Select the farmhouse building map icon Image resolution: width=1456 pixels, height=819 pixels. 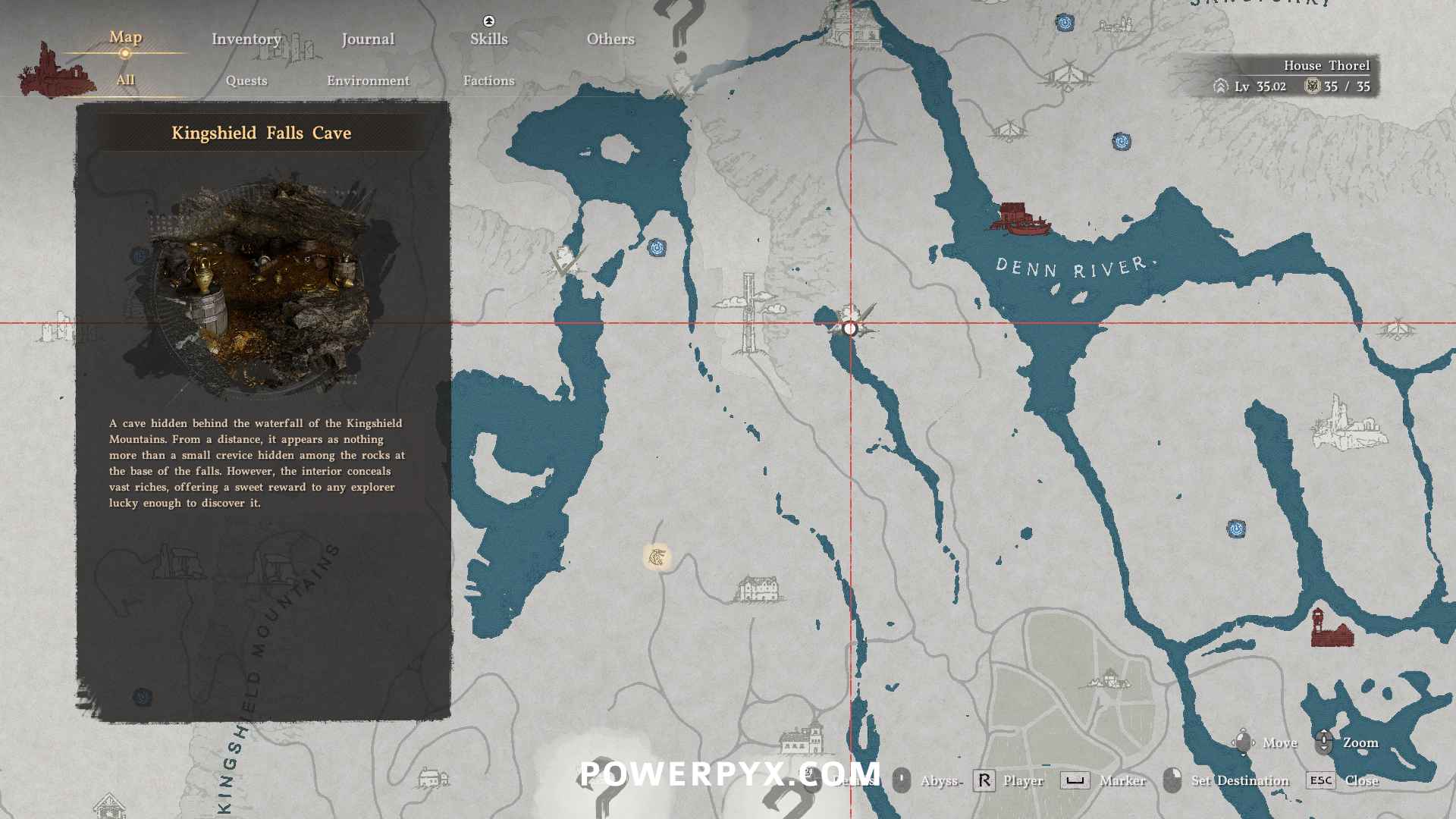point(758,588)
